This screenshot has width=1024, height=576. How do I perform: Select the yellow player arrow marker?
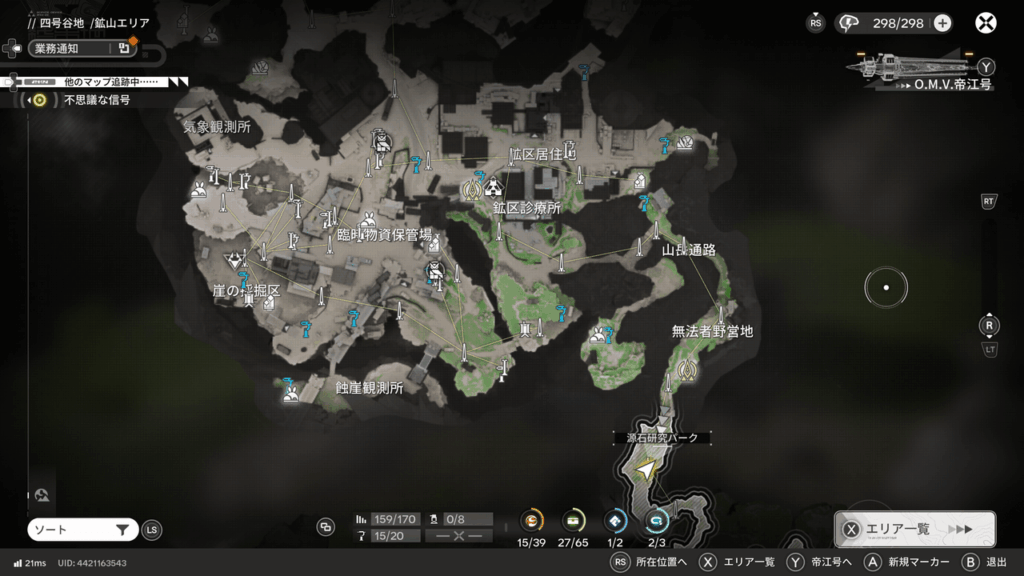(x=648, y=468)
